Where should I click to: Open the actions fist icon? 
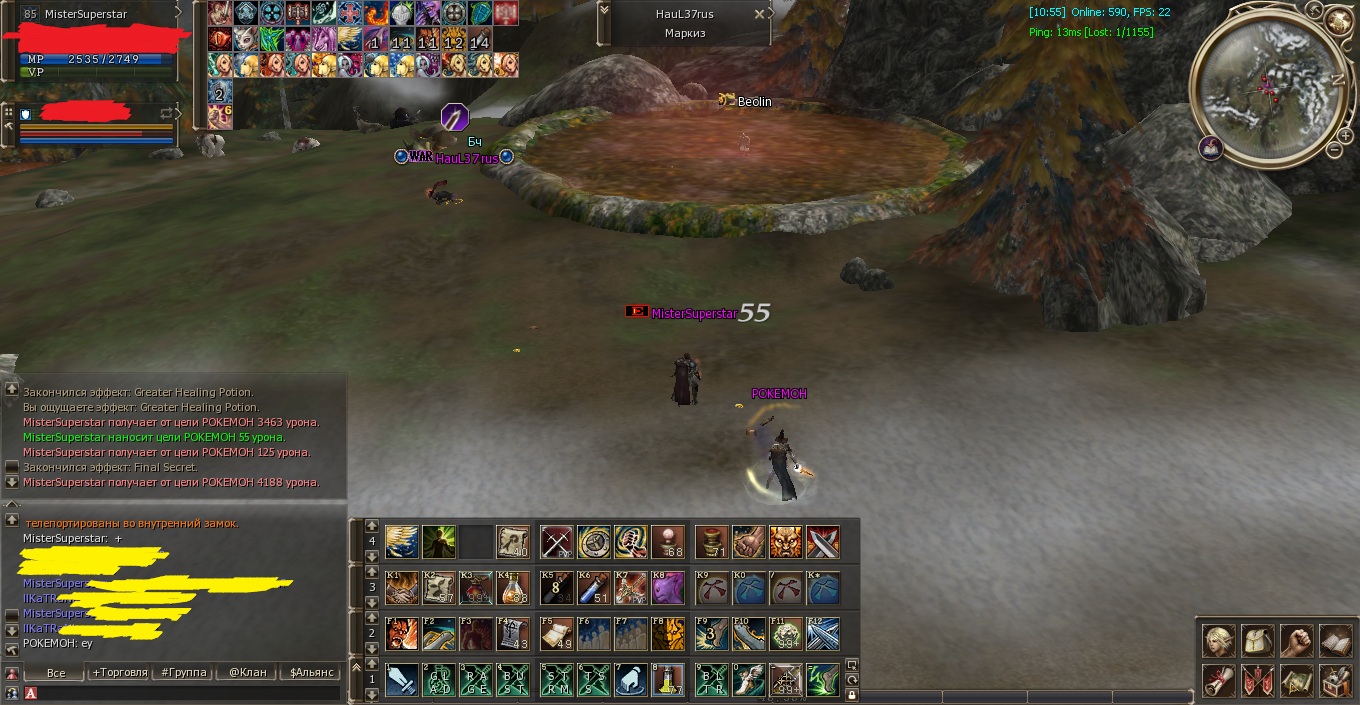point(1296,641)
